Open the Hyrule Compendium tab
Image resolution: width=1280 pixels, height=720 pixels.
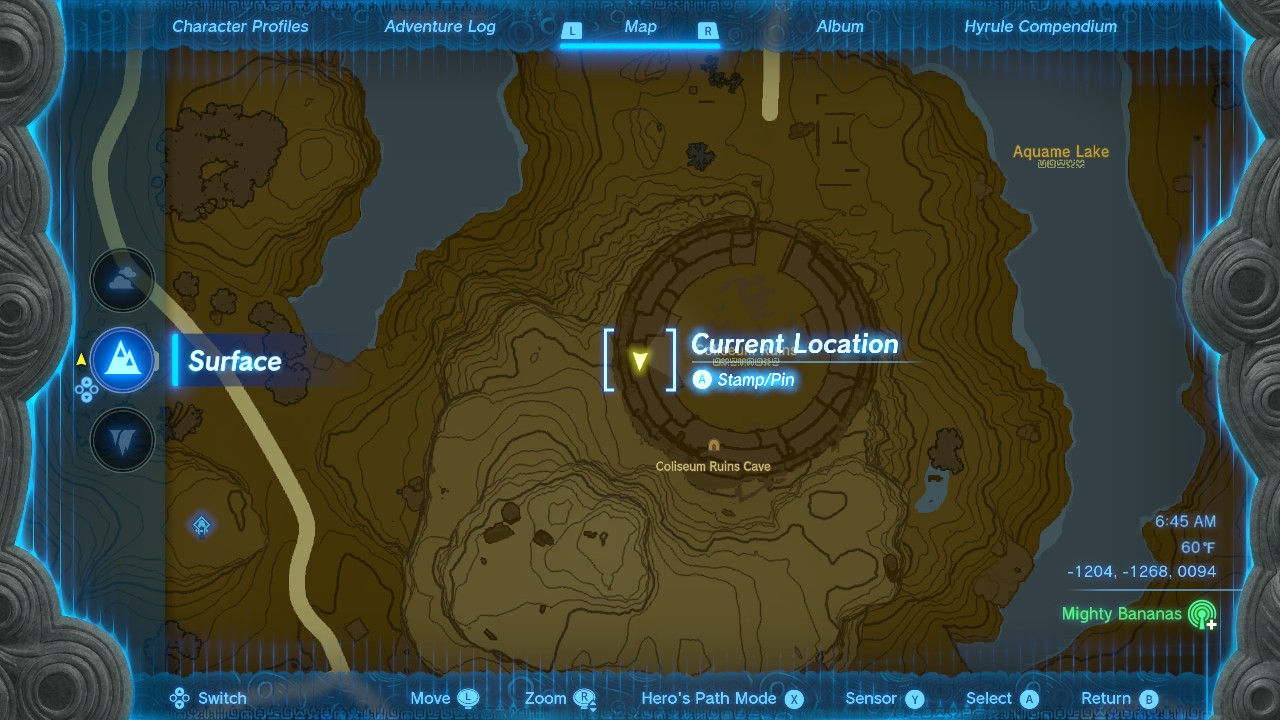pyautogui.click(x=1040, y=27)
